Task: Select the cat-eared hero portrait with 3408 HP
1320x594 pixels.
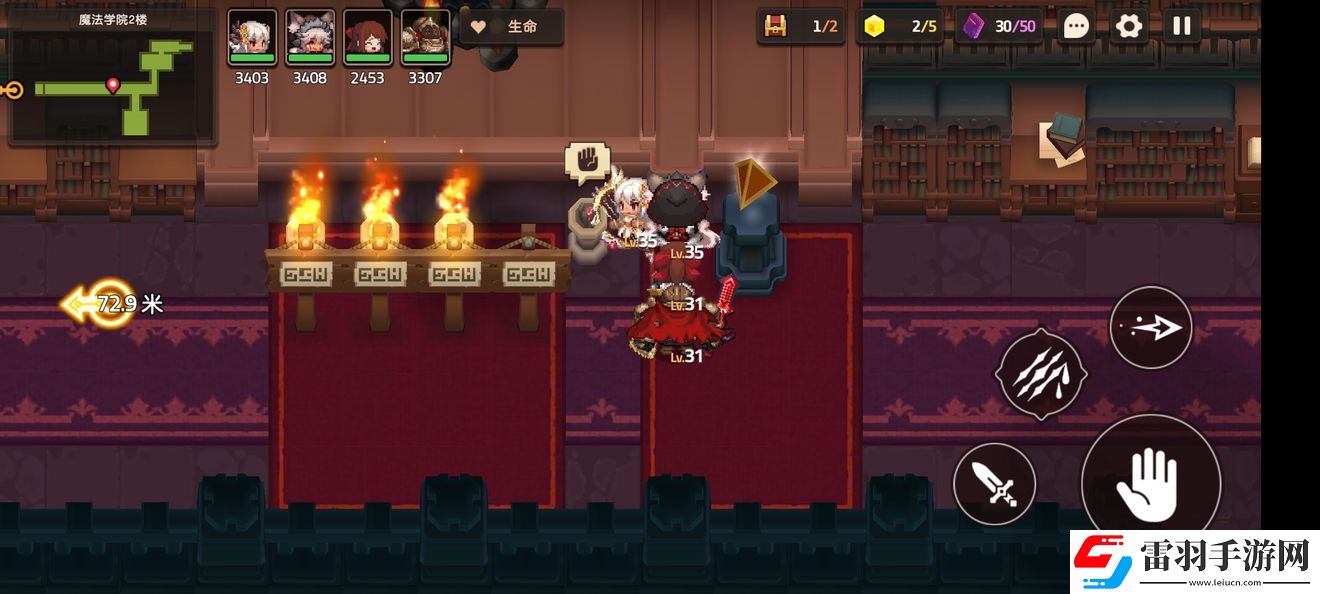Action: tap(309, 38)
